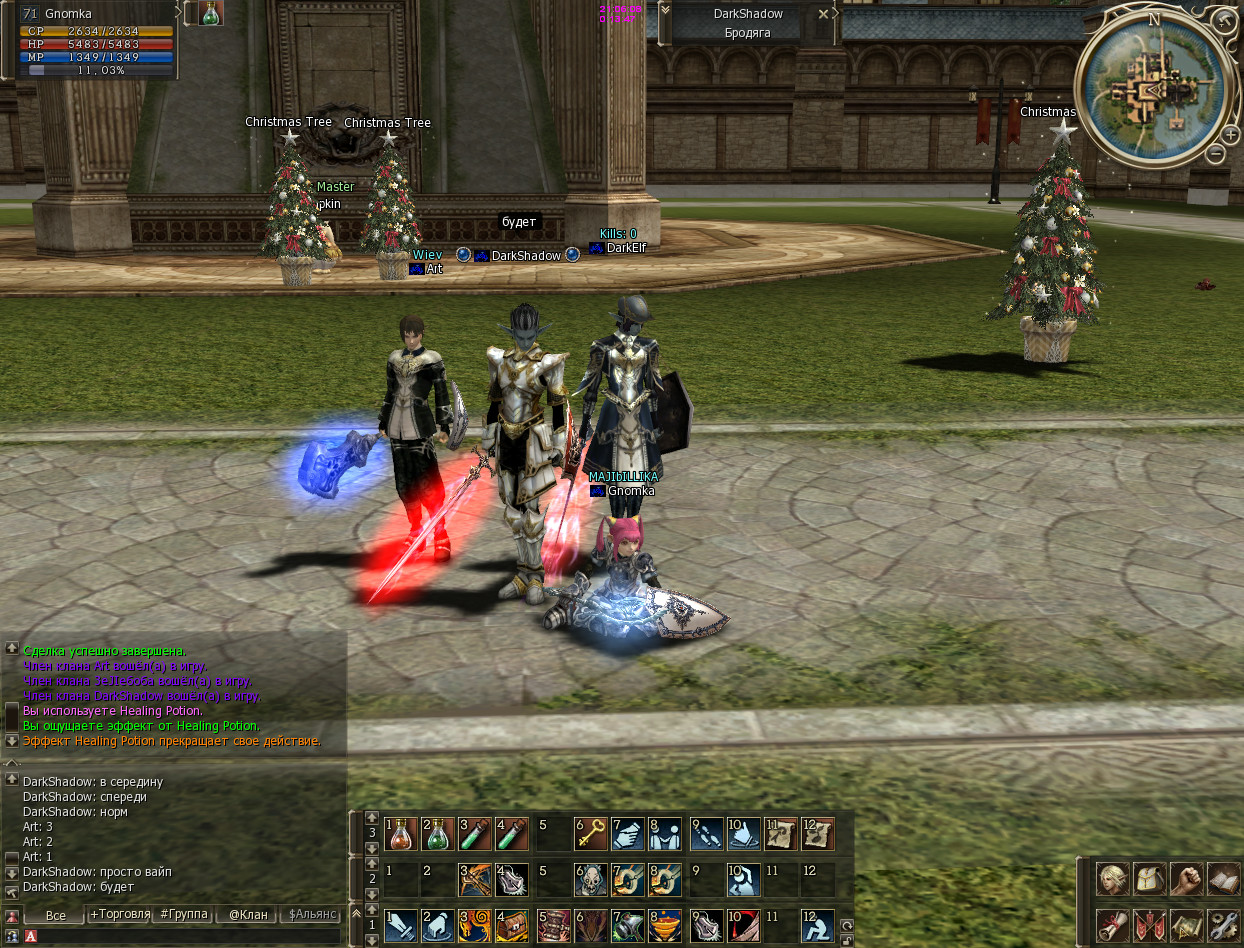Activate the sit-down action icon
Image resolution: width=1244 pixels, height=948 pixels.
point(817,925)
